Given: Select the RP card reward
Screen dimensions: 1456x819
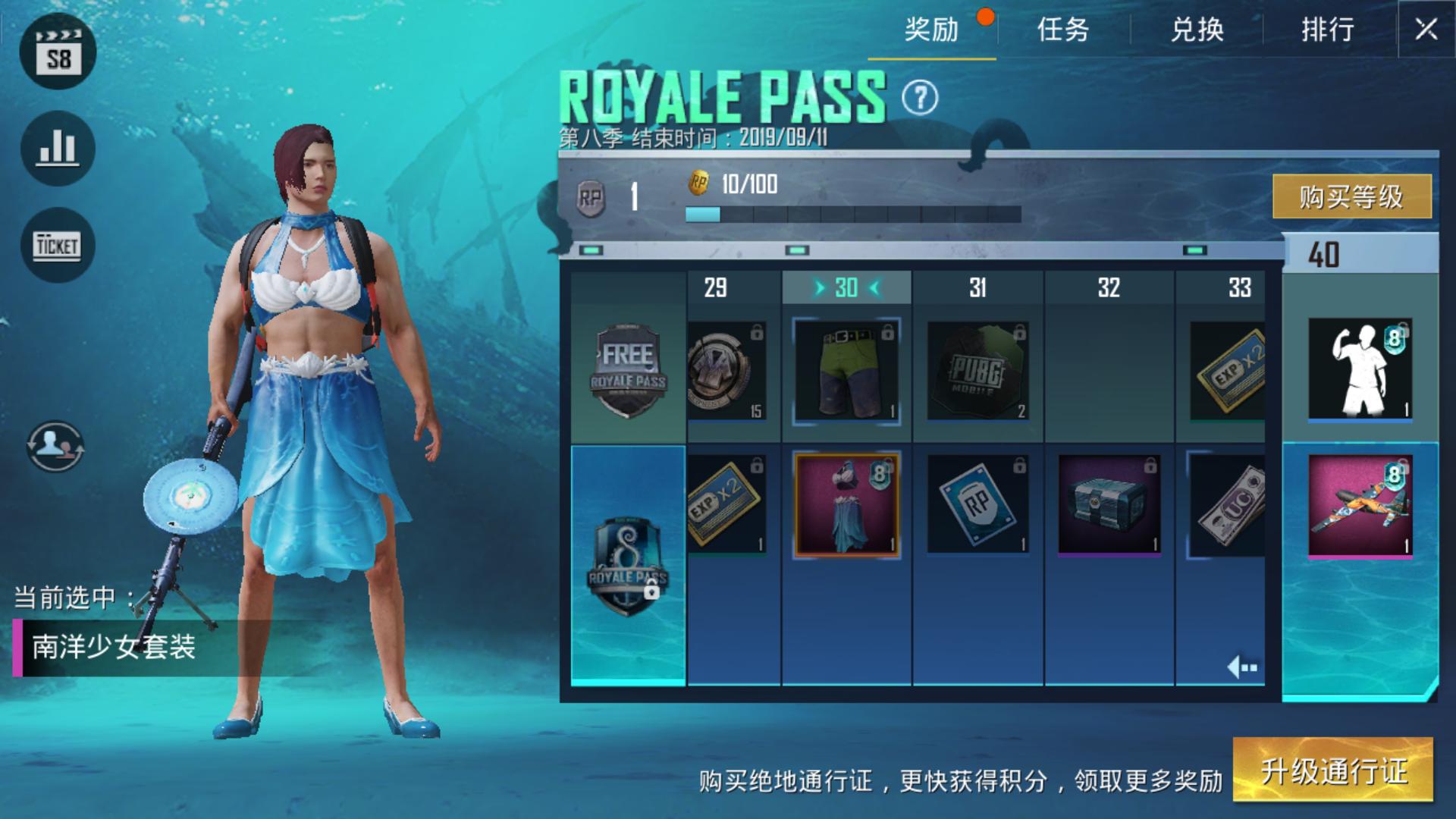Looking at the screenshot, I should tap(977, 504).
